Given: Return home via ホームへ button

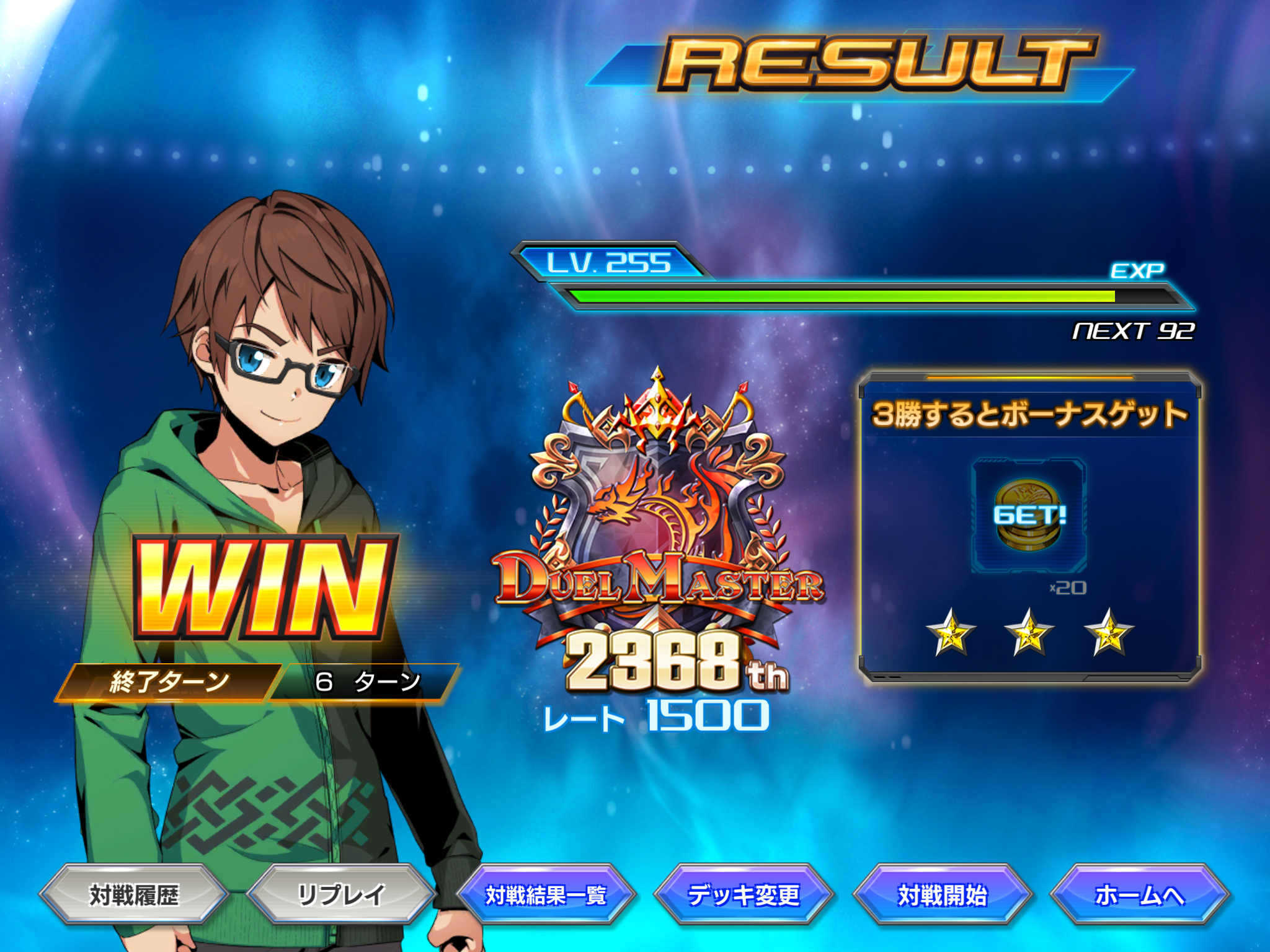Looking at the screenshot, I should click(1140, 895).
